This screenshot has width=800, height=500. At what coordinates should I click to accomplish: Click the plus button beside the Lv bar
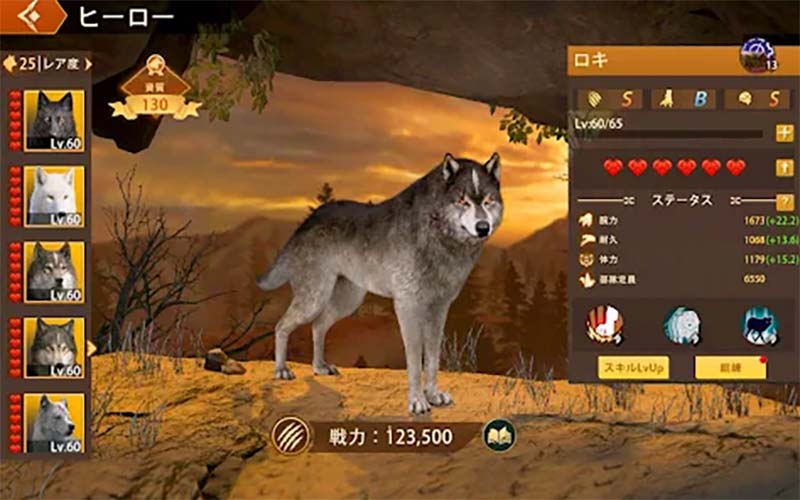coord(784,133)
